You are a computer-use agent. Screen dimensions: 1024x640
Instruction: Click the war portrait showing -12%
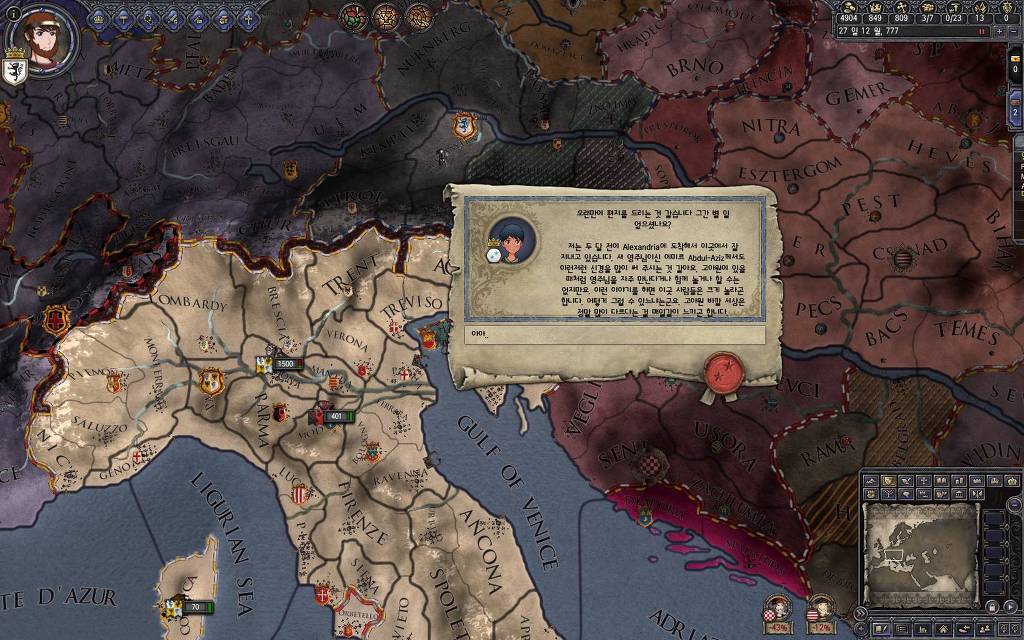tap(820, 607)
